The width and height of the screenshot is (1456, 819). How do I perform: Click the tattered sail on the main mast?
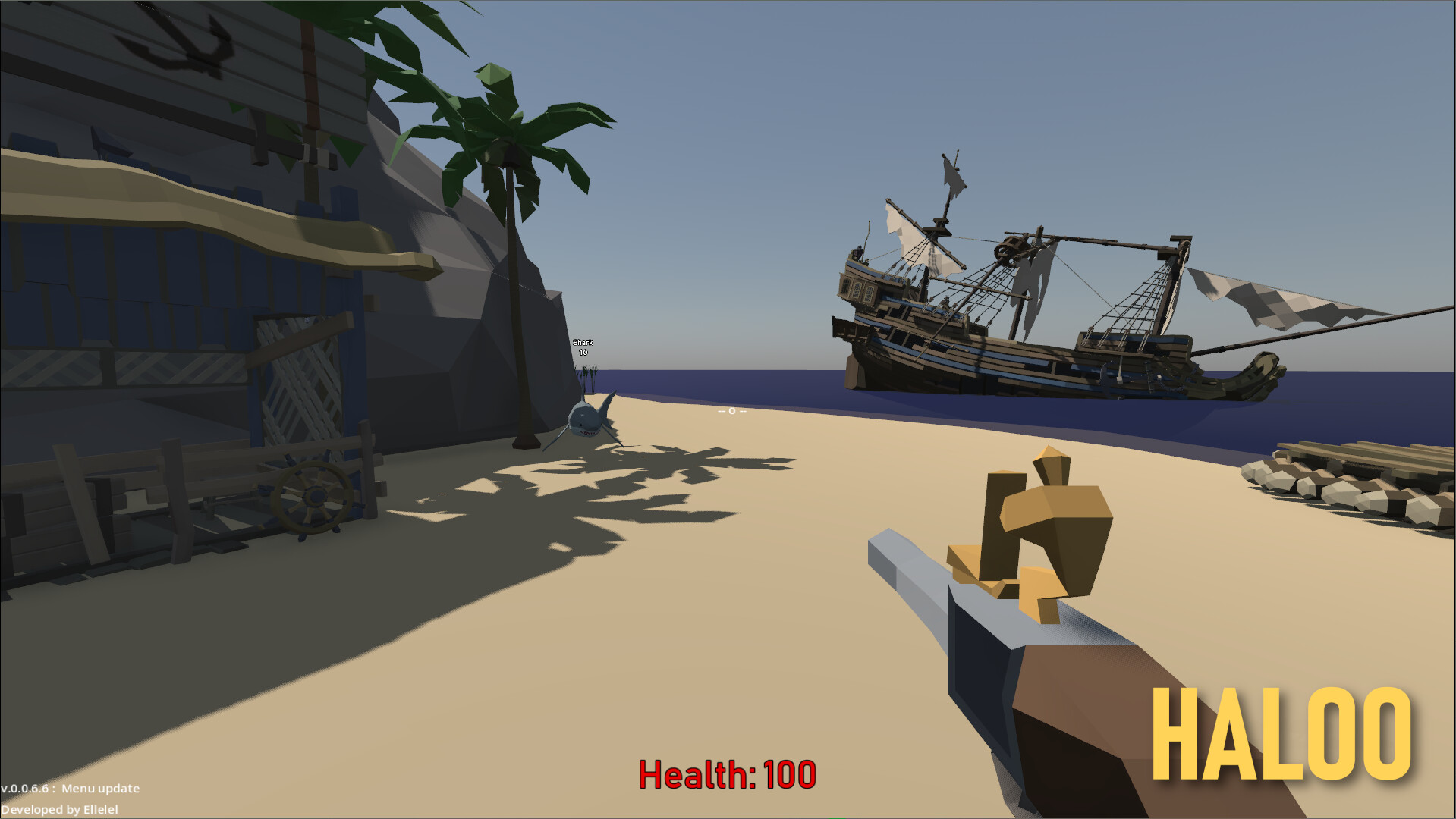click(1032, 288)
